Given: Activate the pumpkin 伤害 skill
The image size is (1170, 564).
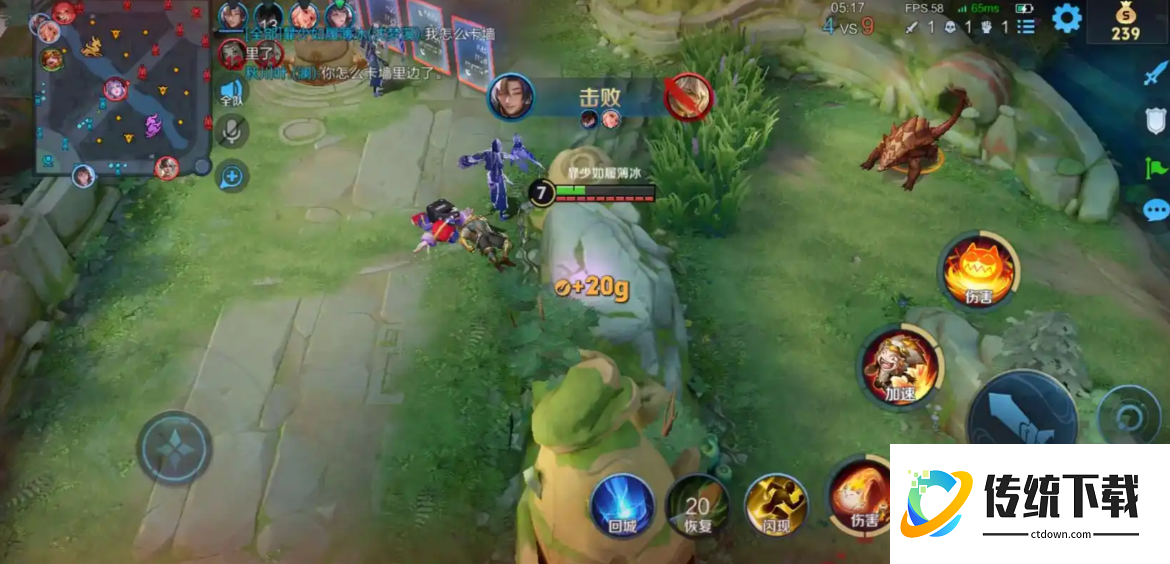Looking at the screenshot, I should pyautogui.click(x=979, y=271).
